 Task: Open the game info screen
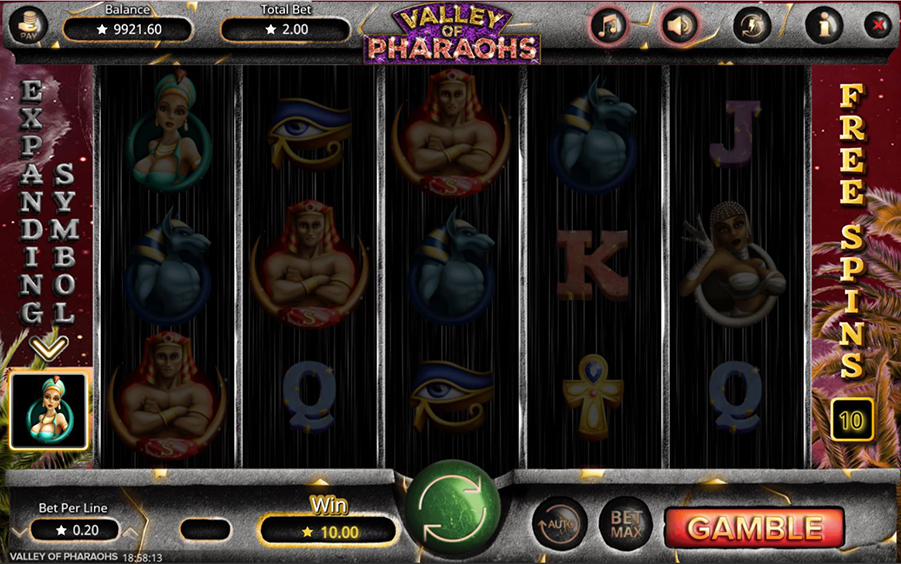pyautogui.click(x=824, y=26)
